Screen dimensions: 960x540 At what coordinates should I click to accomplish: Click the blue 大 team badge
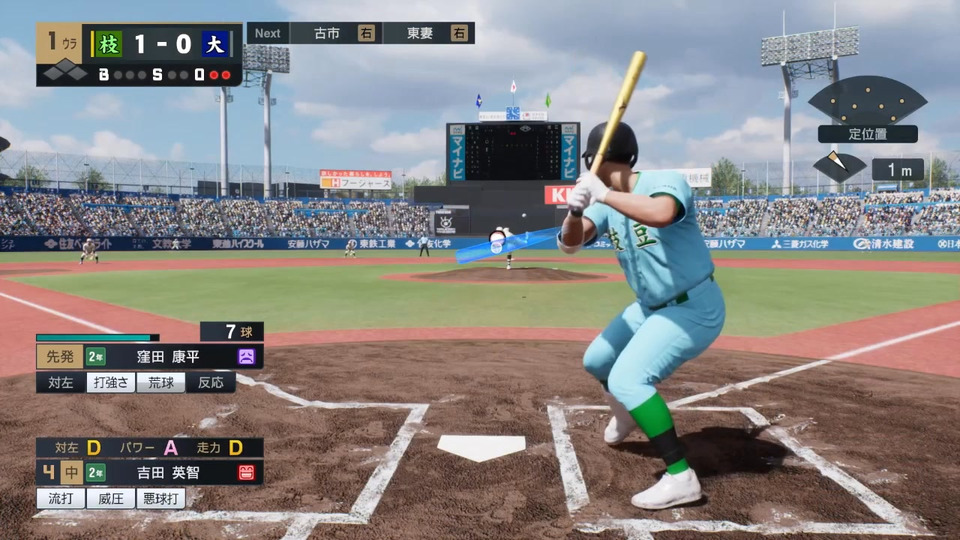pyautogui.click(x=214, y=44)
